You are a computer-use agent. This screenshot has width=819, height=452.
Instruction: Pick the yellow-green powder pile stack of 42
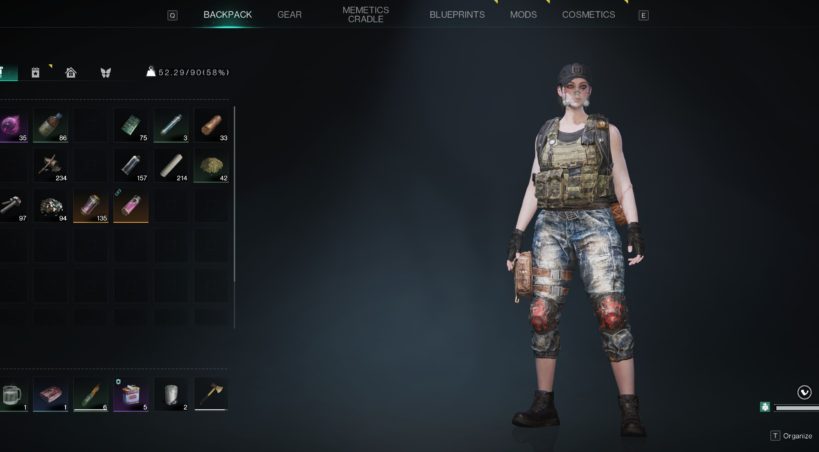coord(210,166)
